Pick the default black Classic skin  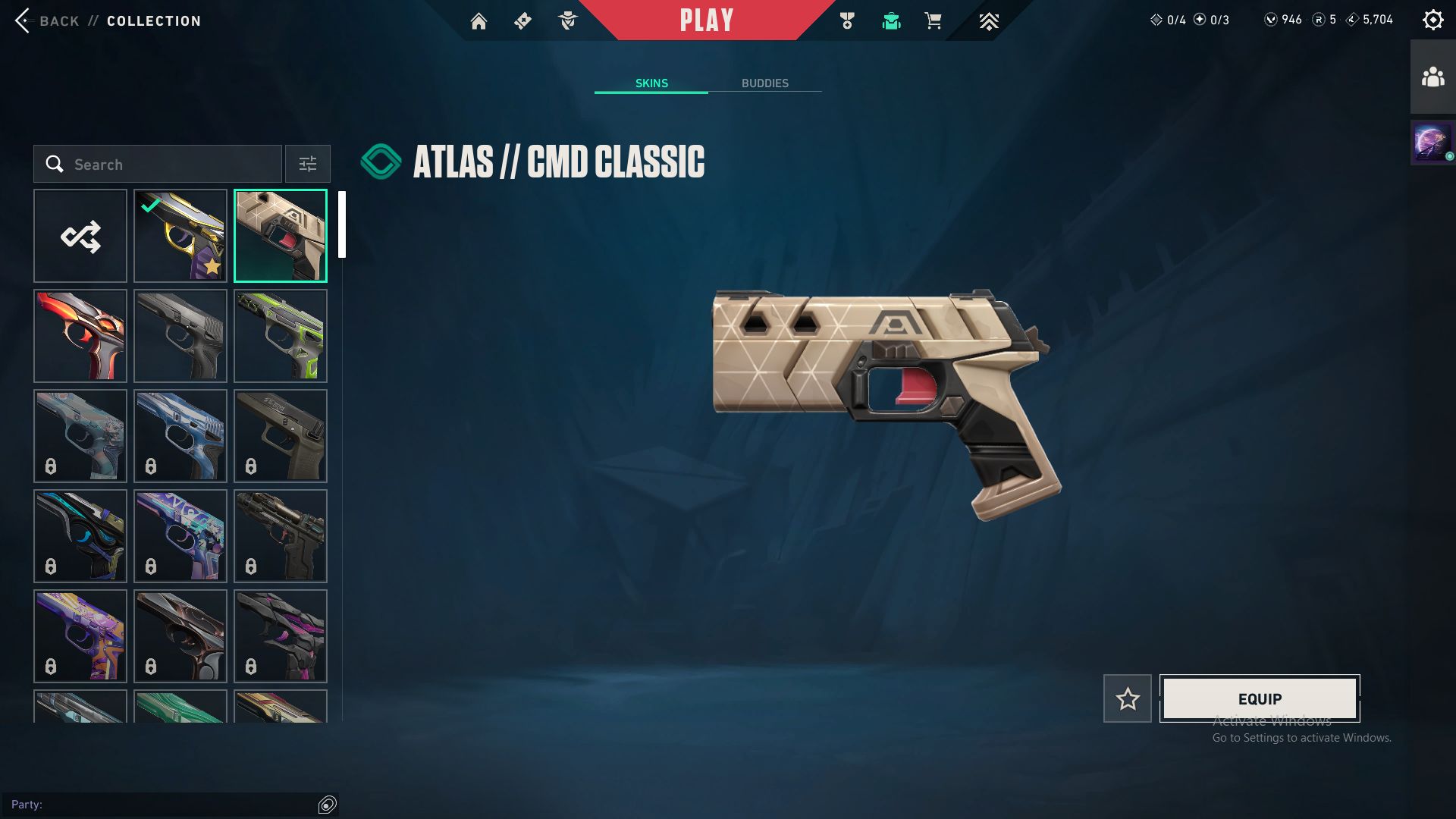[180, 336]
